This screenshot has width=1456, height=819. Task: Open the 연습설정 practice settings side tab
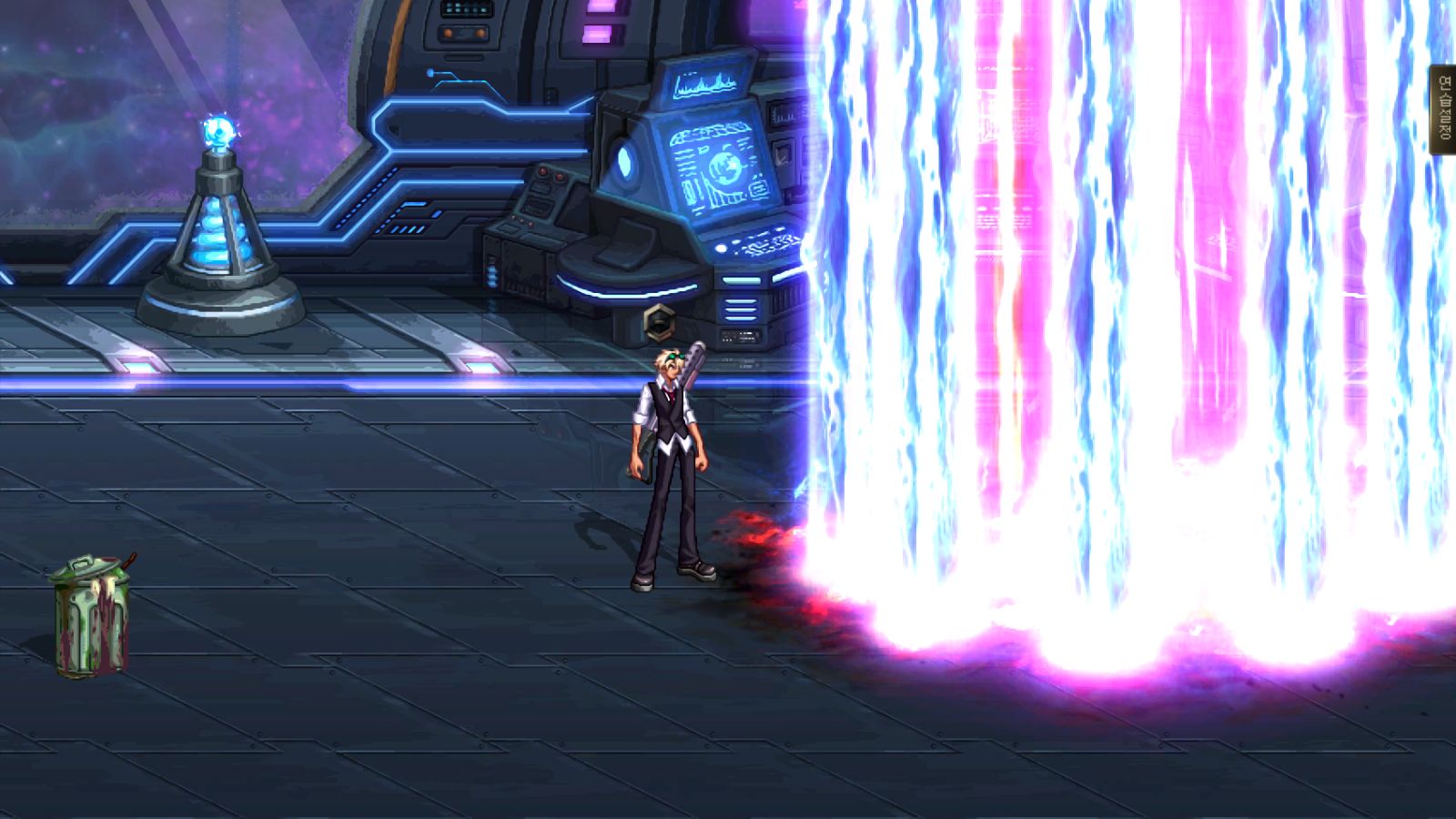coord(1444,109)
